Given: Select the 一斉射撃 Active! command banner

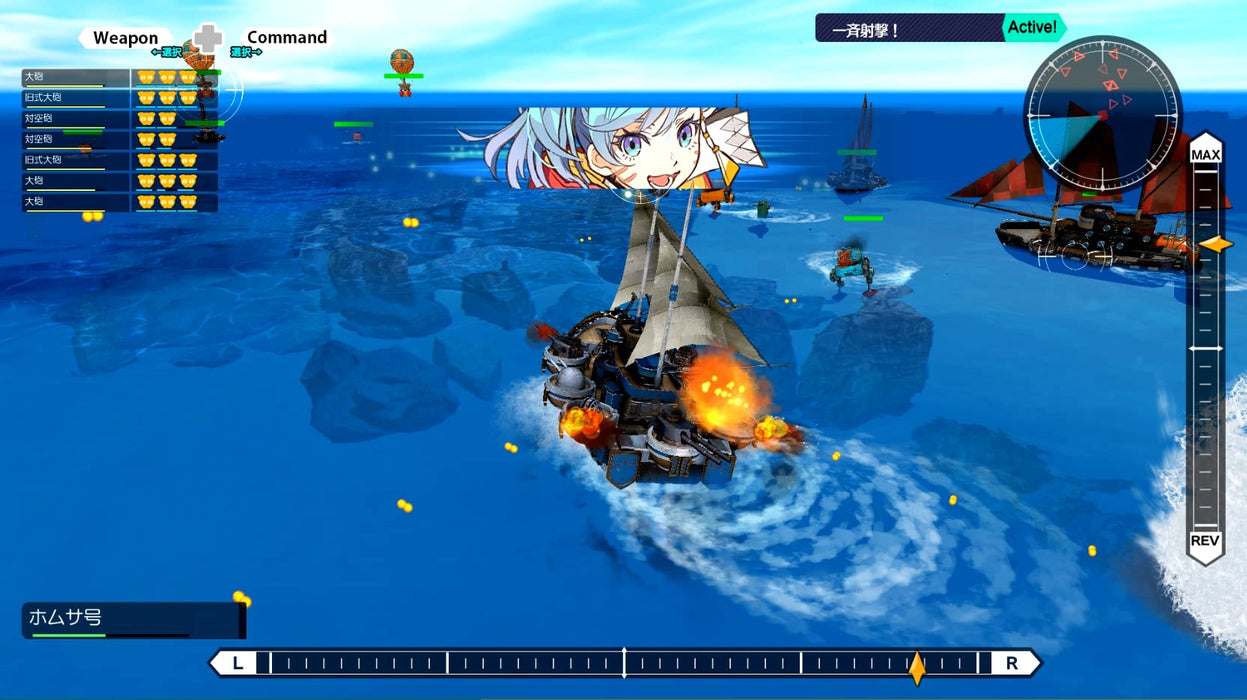Looking at the screenshot, I should (x=940, y=28).
